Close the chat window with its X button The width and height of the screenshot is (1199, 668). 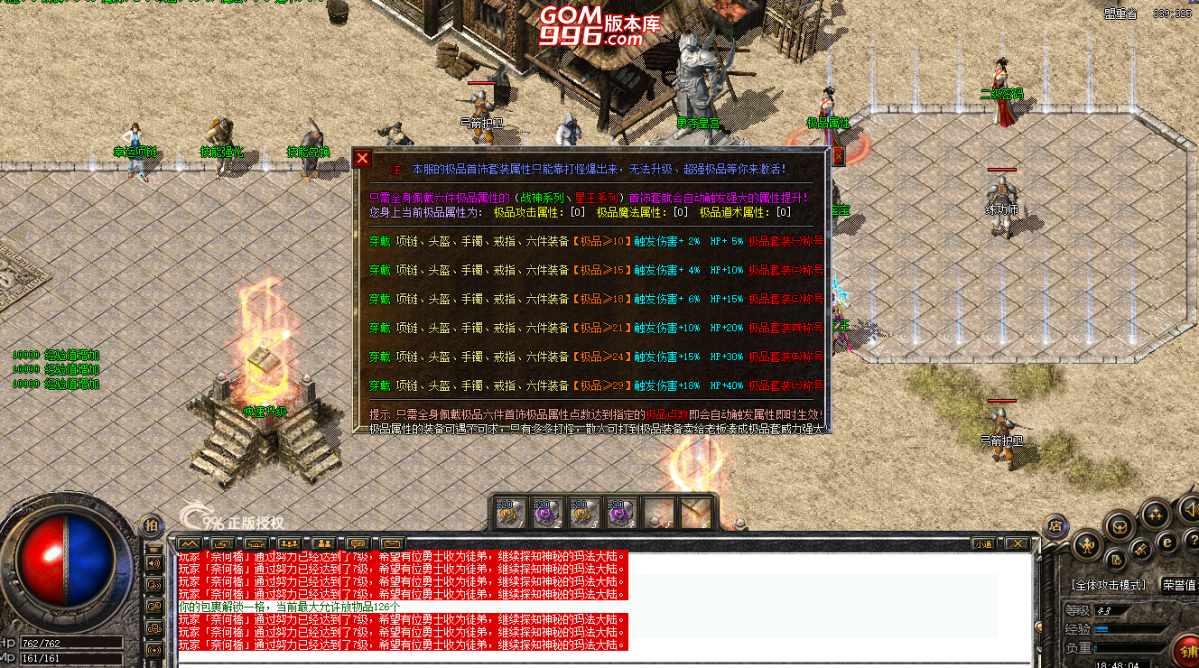1016,543
